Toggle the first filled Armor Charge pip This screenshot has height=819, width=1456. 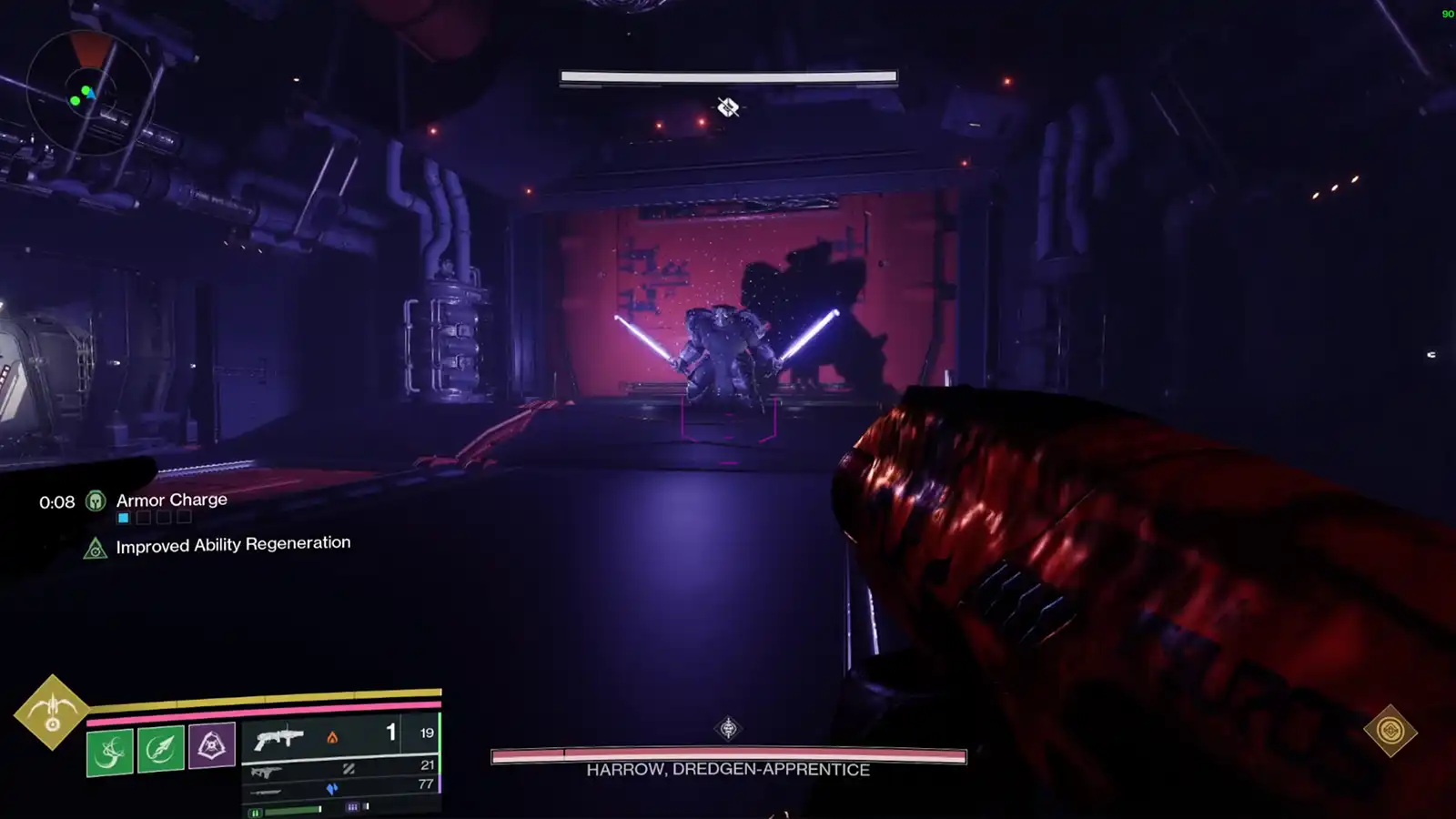pyautogui.click(x=122, y=517)
